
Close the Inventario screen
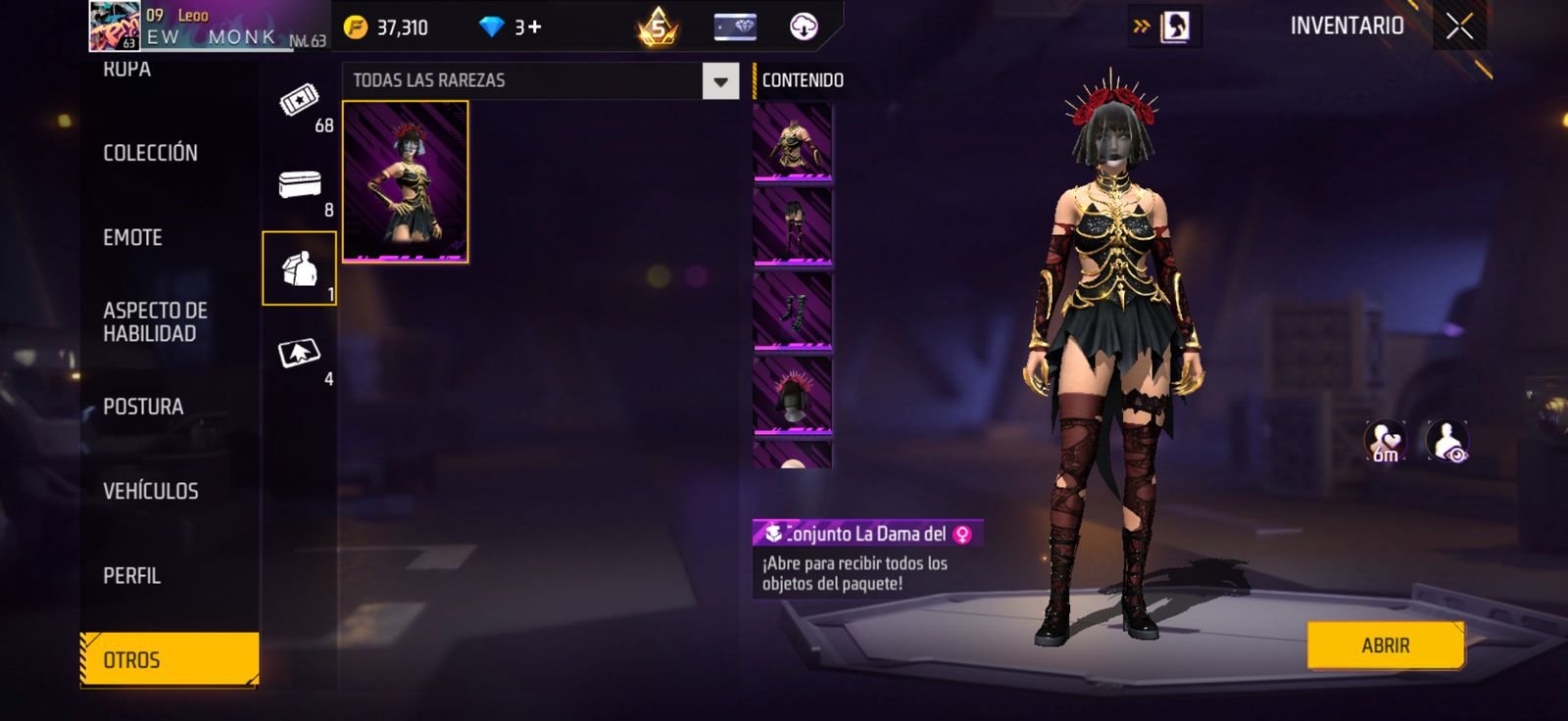(1459, 26)
